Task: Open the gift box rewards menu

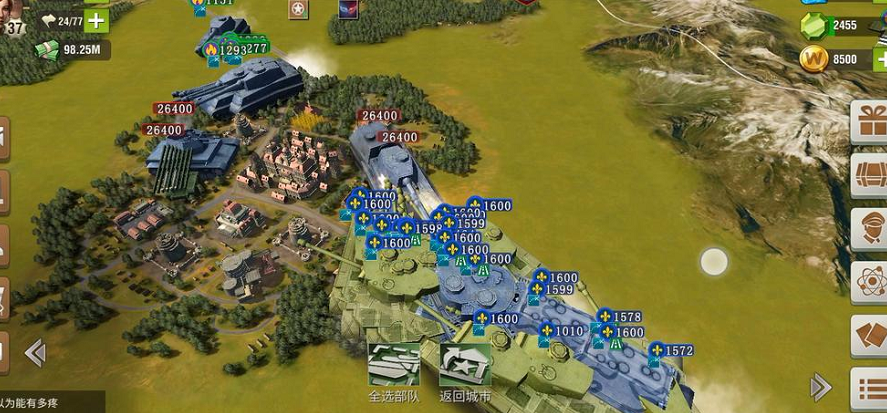Action: click(x=868, y=124)
